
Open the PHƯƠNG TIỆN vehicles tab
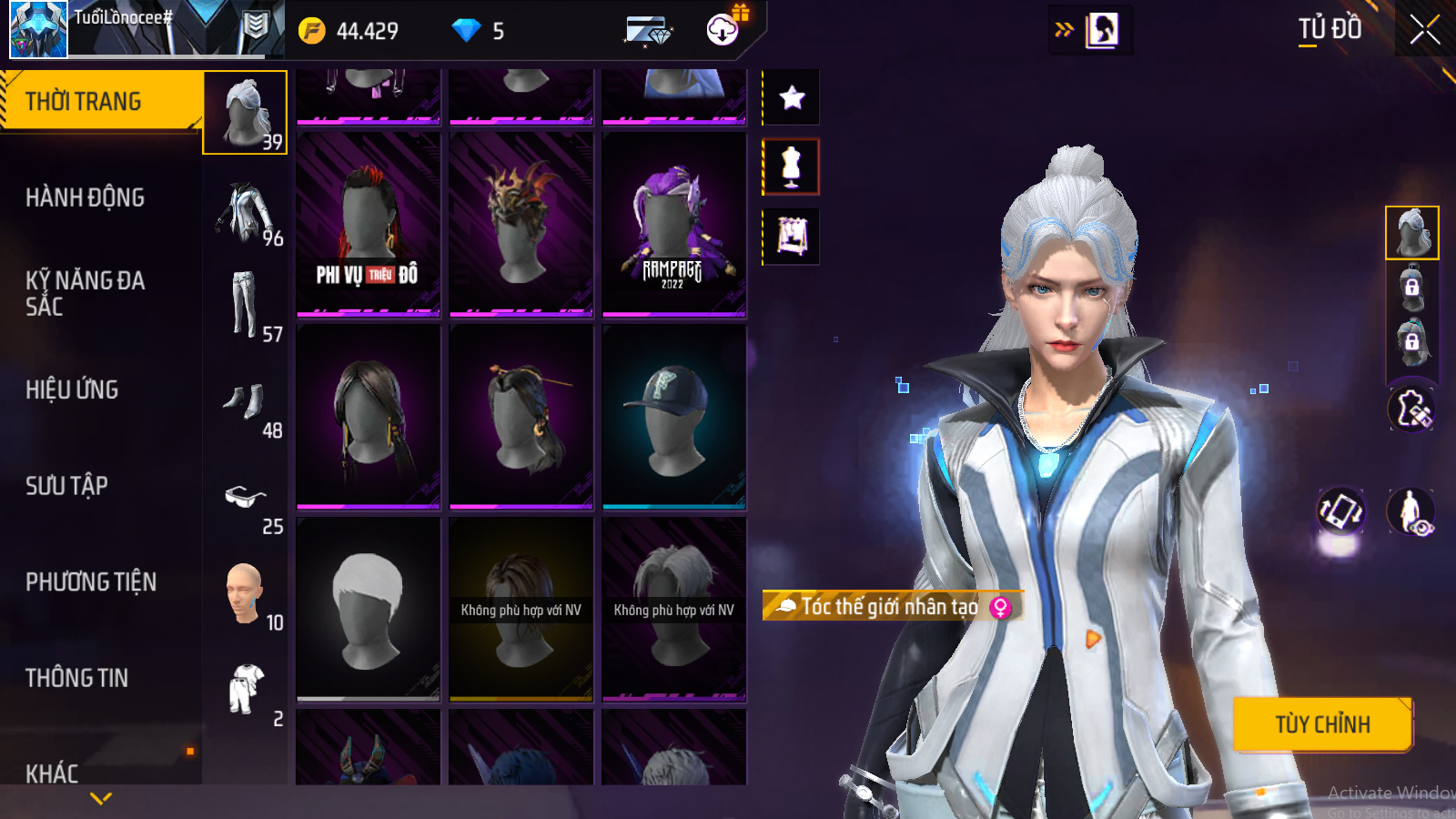coord(91,581)
